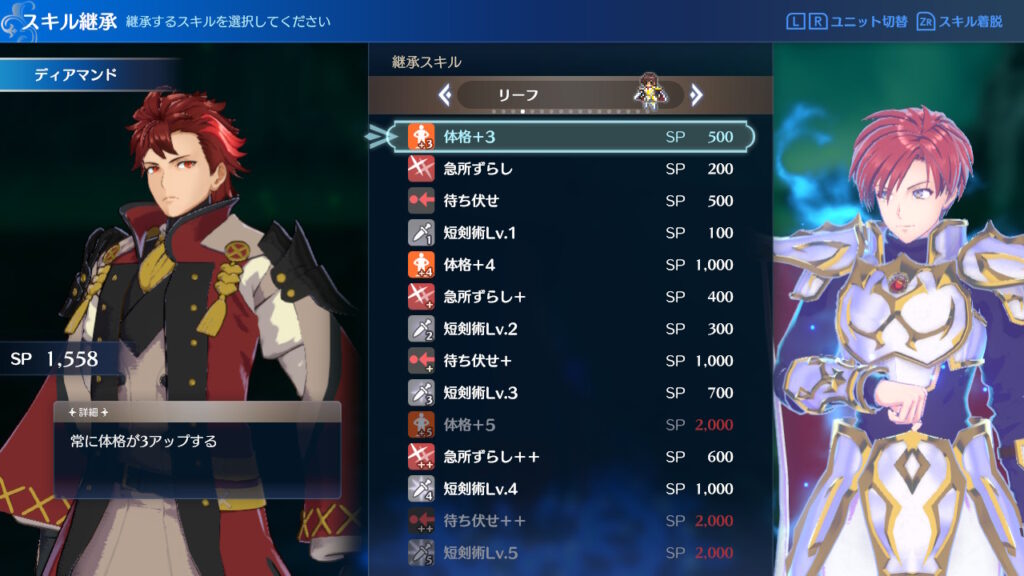
Task: Select 体格+4 costing 1,000 SP
Action: (570, 265)
